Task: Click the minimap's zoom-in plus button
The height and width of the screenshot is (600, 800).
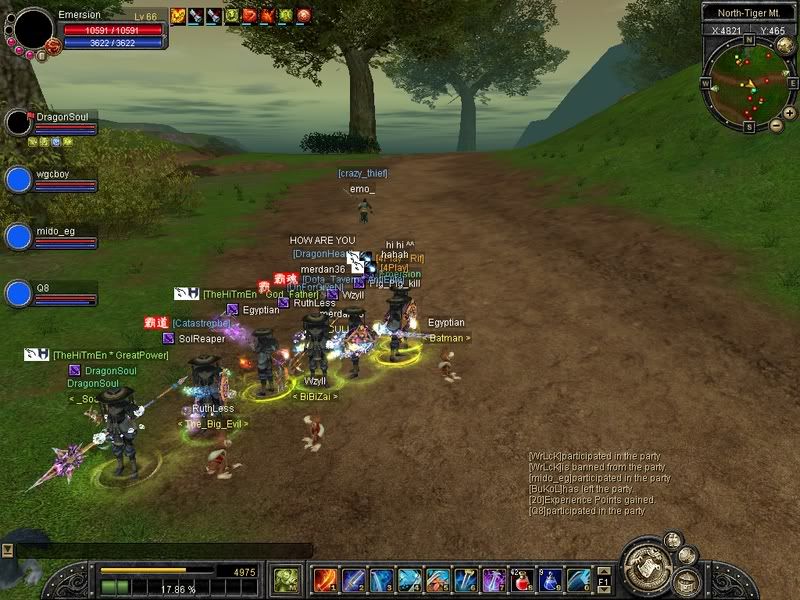Action: pyautogui.click(x=790, y=113)
